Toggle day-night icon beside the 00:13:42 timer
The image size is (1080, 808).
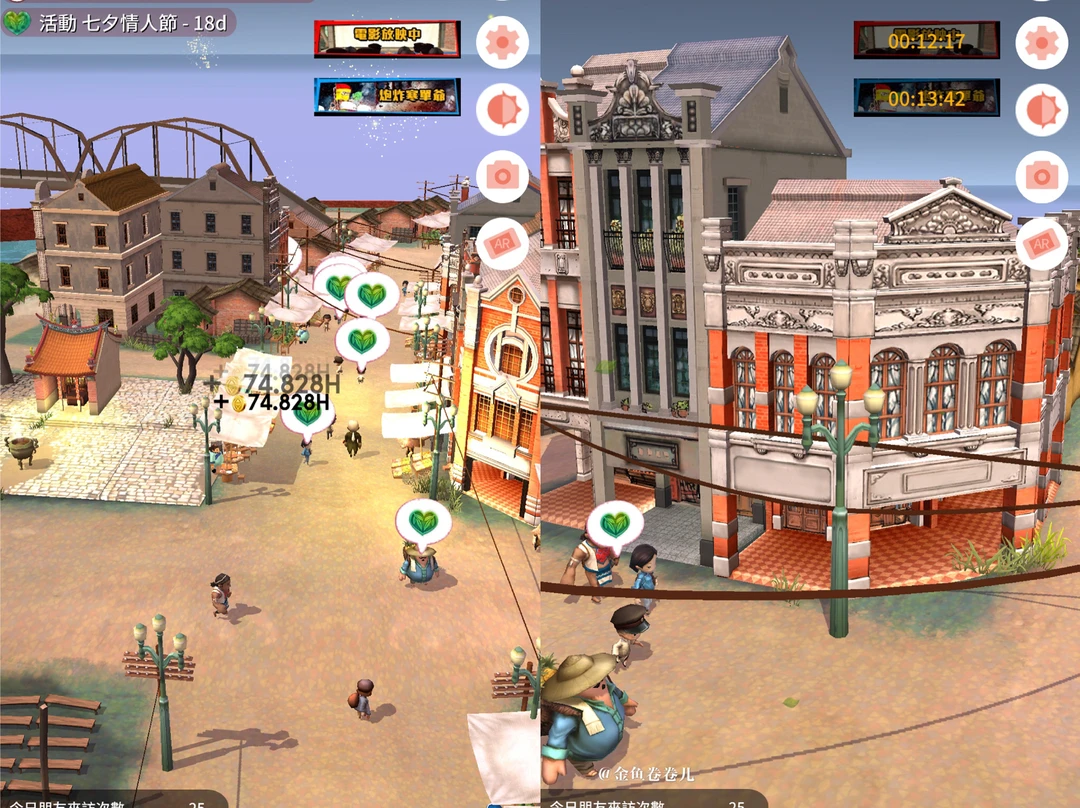point(1041,109)
